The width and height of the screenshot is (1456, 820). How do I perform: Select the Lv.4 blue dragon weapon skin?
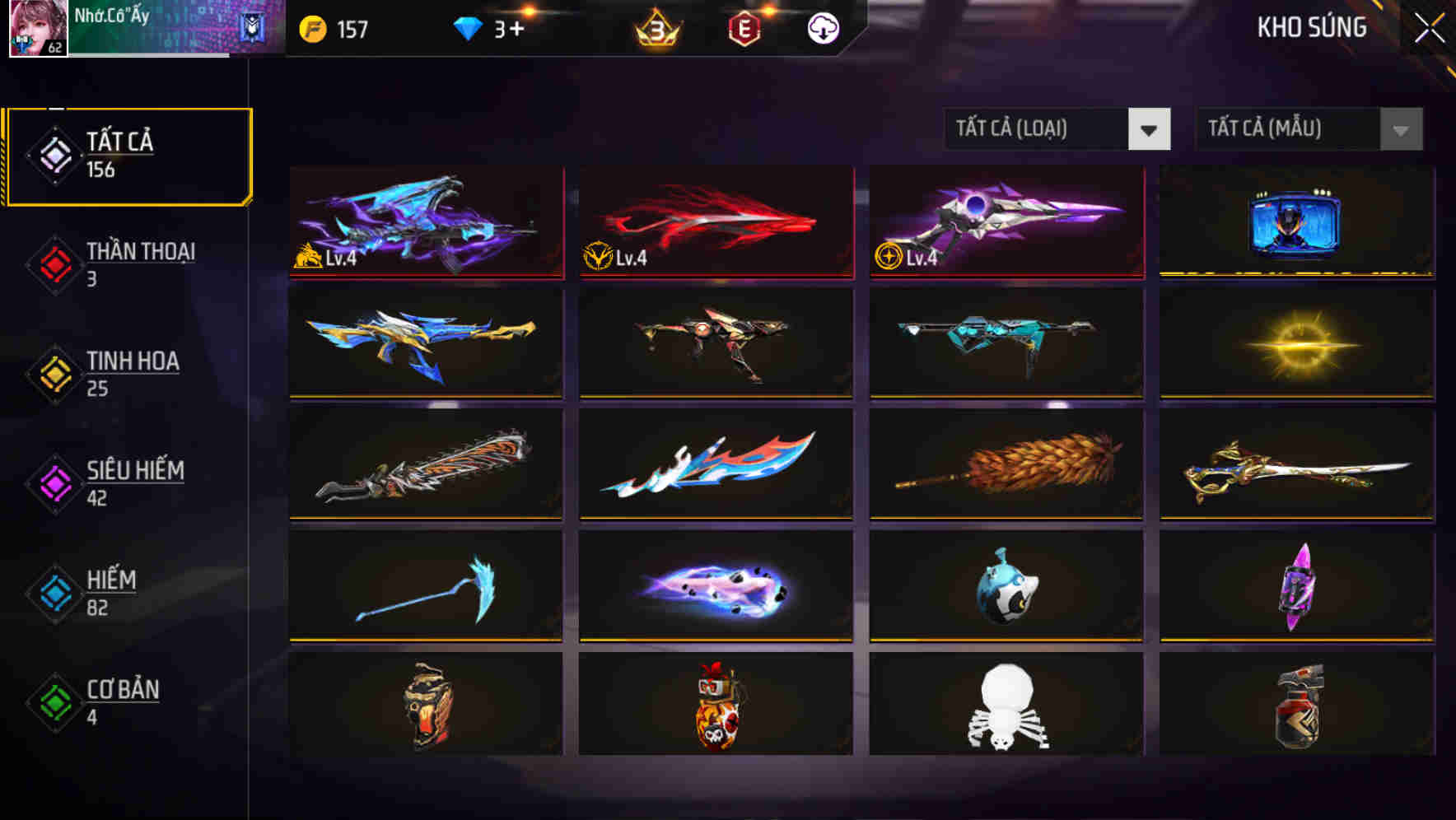point(425,222)
